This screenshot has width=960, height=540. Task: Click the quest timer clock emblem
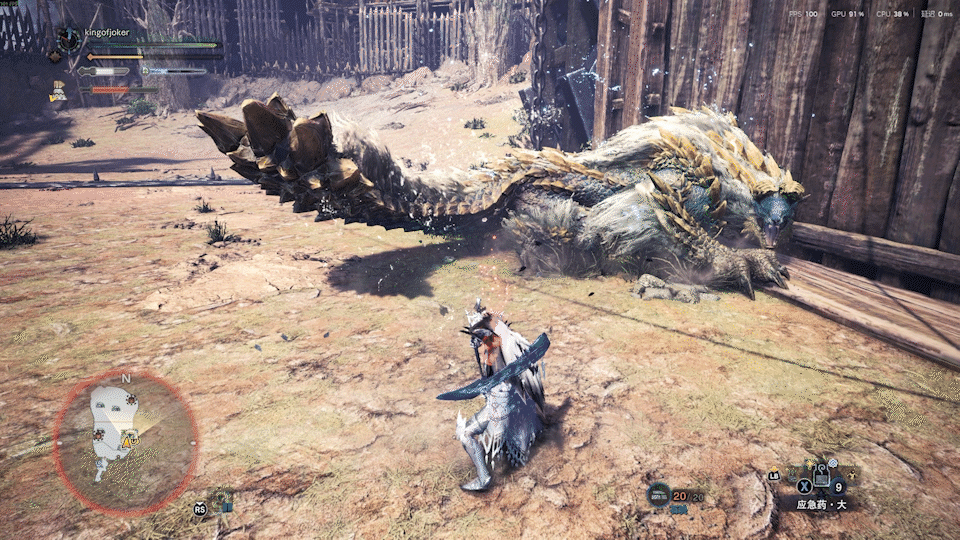(x=69, y=39)
